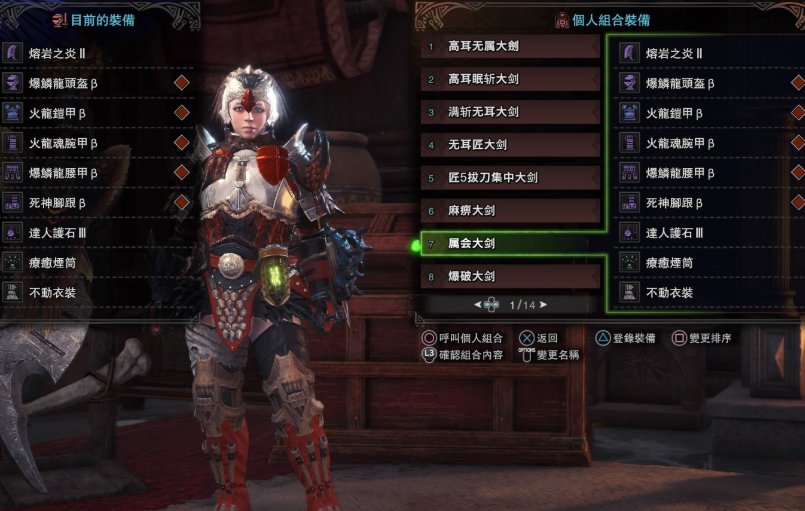Image resolution: width=805 pixels, height=511 pixels.
Task: Choose loadout 5 匠5拔刀集中大剑
Action: [510, 178]
